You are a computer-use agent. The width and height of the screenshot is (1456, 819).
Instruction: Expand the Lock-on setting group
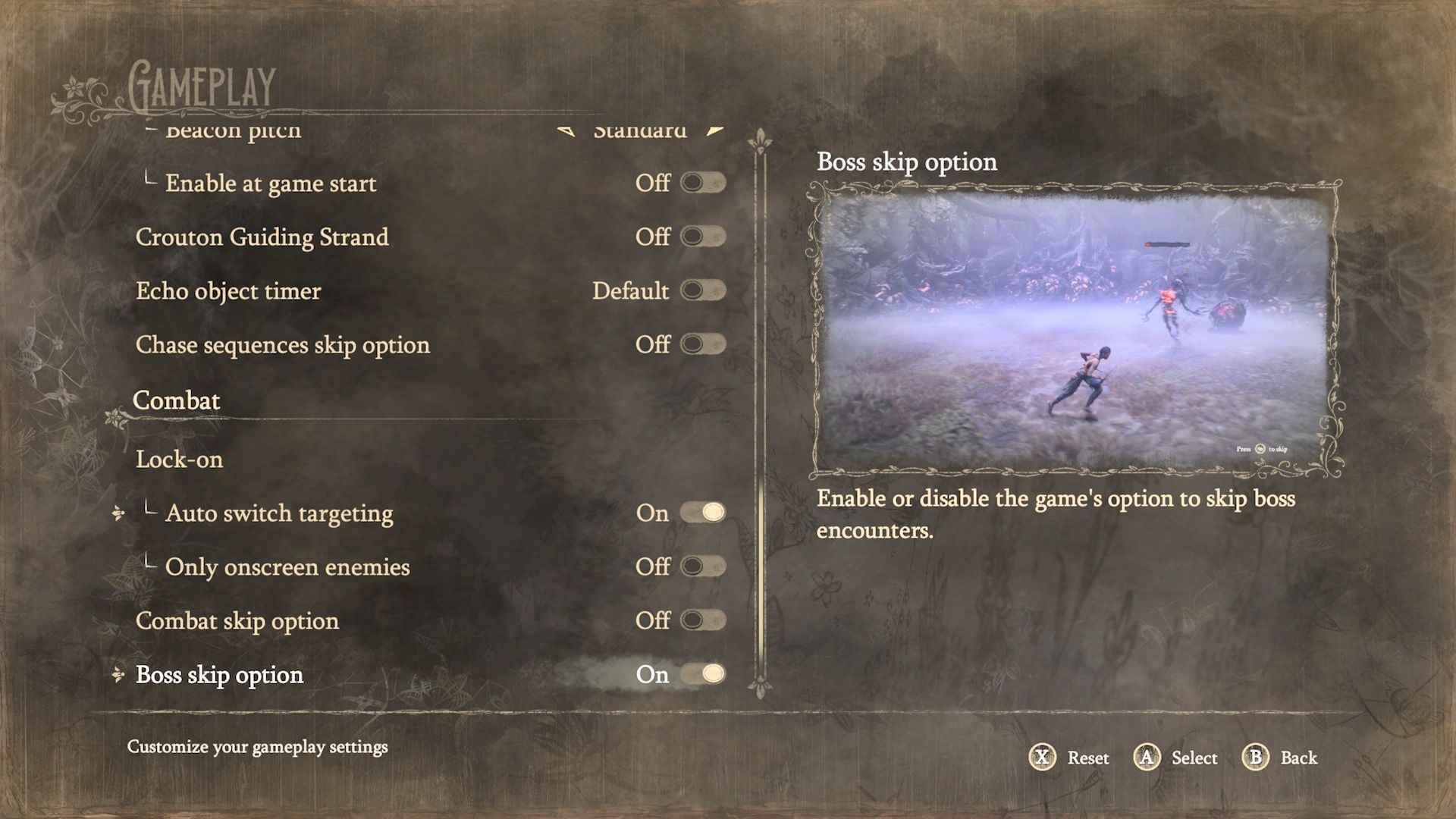pos(179,459)
